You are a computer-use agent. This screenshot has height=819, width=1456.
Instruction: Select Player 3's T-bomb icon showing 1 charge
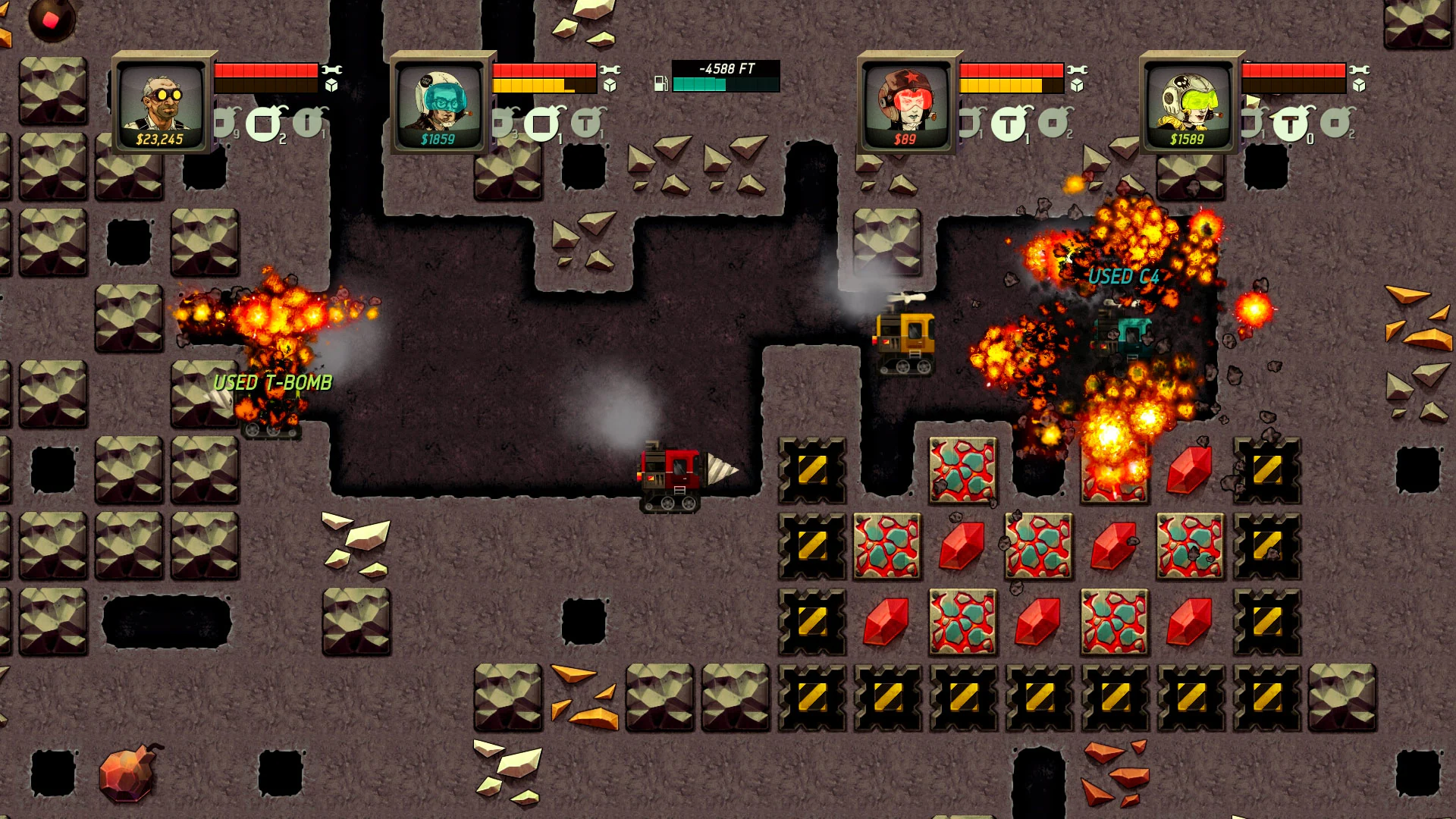(1010, 124)
